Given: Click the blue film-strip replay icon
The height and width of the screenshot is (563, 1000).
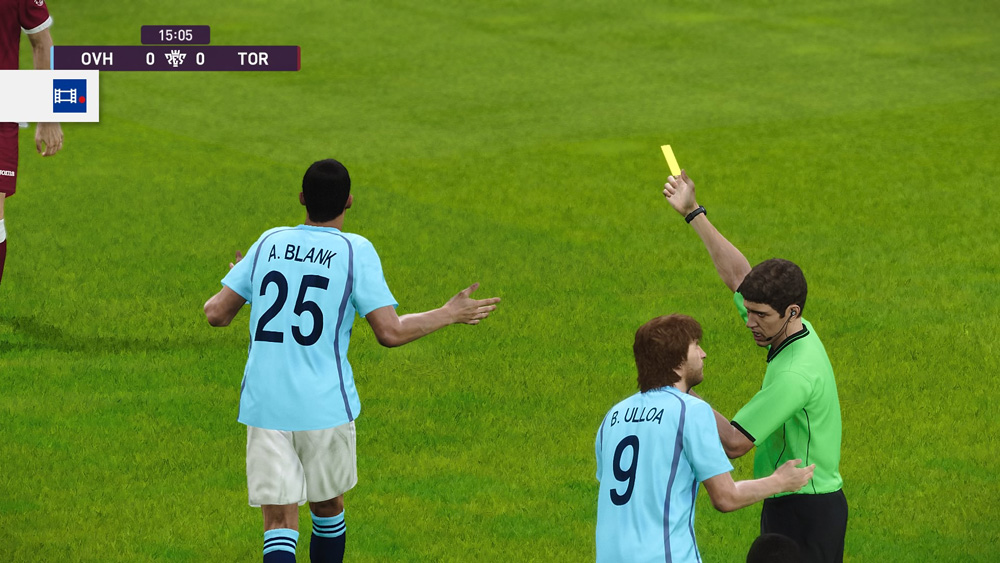Looking at the screenshot, I should pos(69,96).
